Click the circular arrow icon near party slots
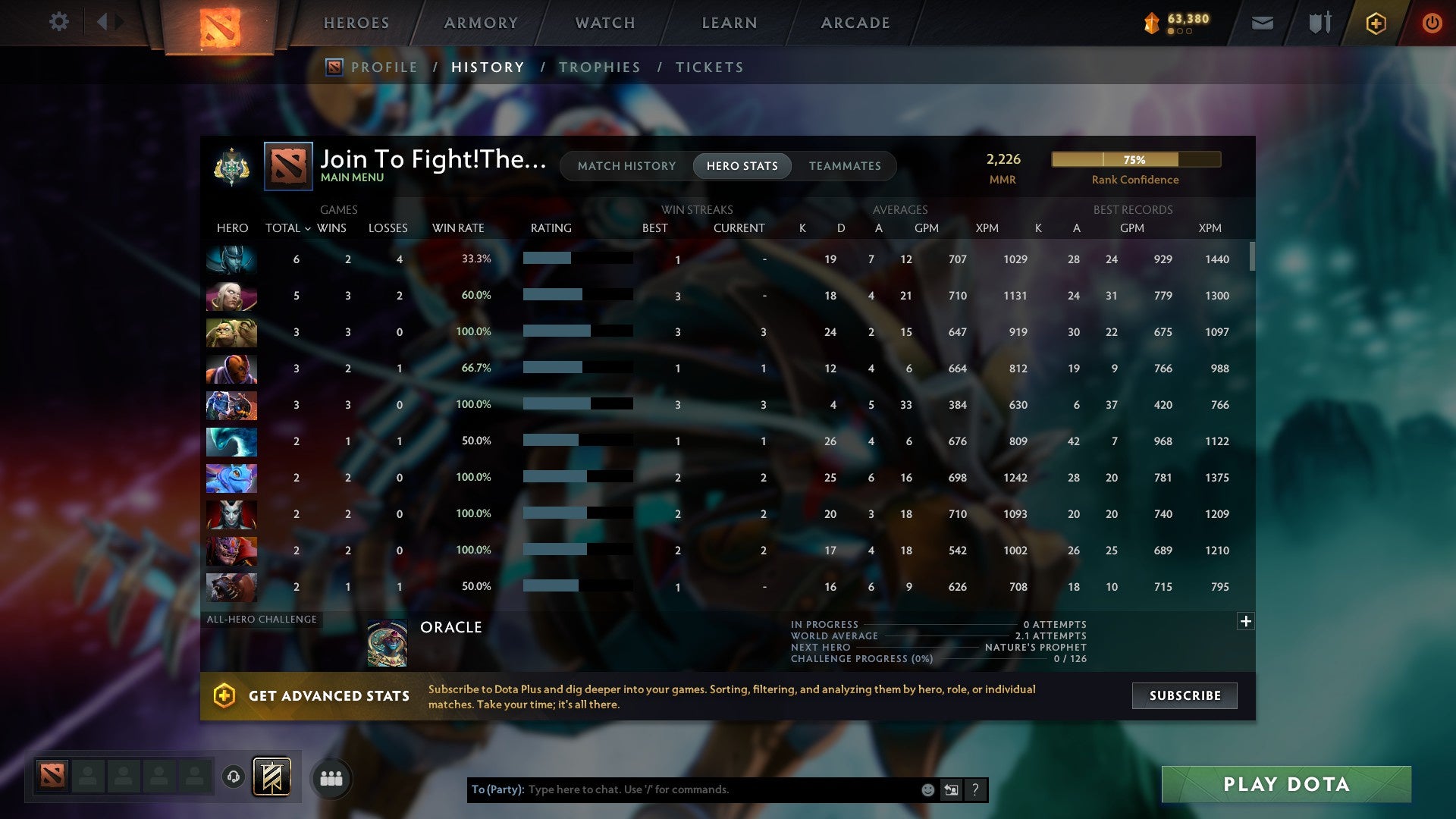 tap(233, 777)
